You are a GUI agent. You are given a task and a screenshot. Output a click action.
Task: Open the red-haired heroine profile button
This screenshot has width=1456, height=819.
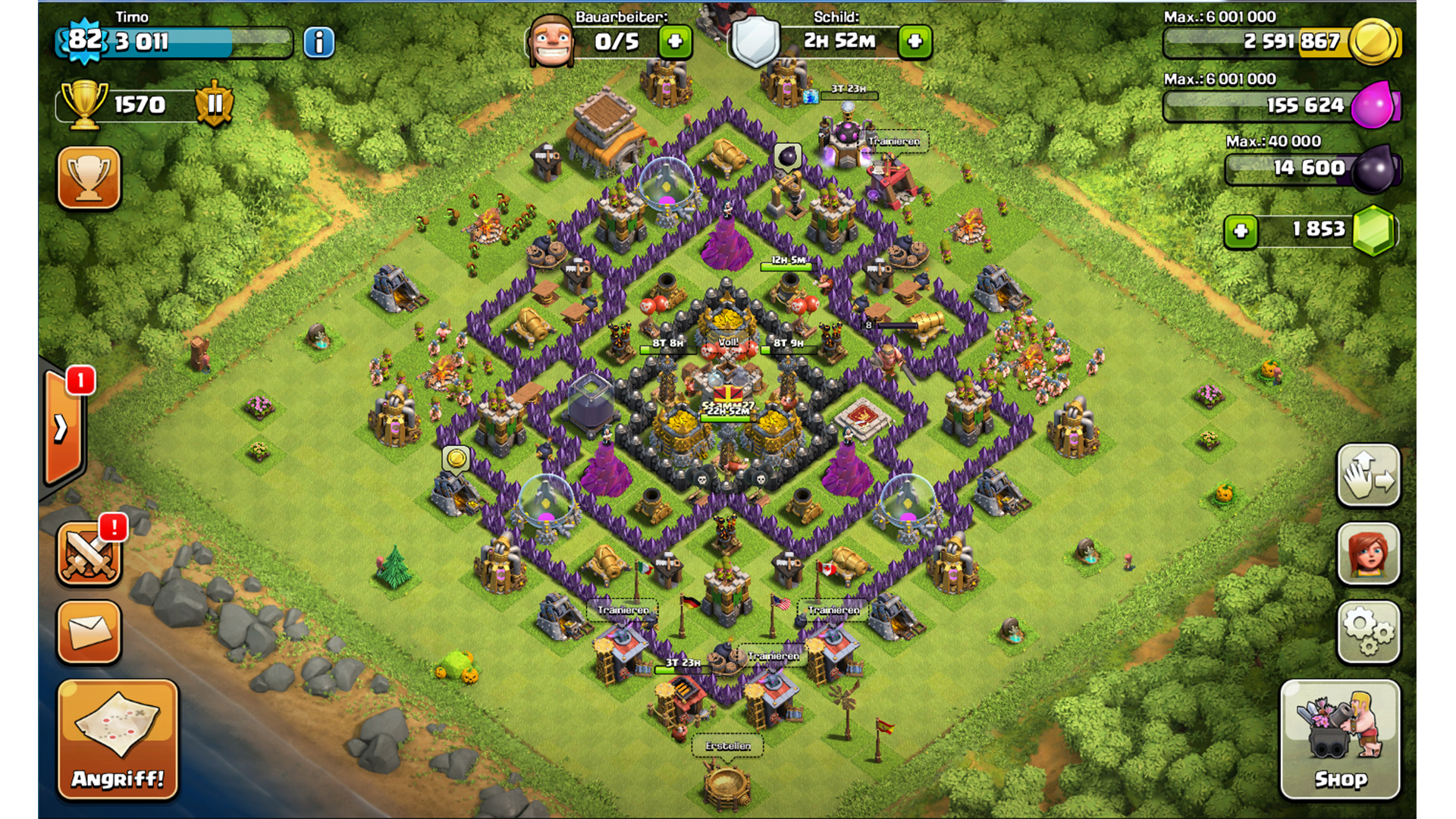click(1368, 554)
